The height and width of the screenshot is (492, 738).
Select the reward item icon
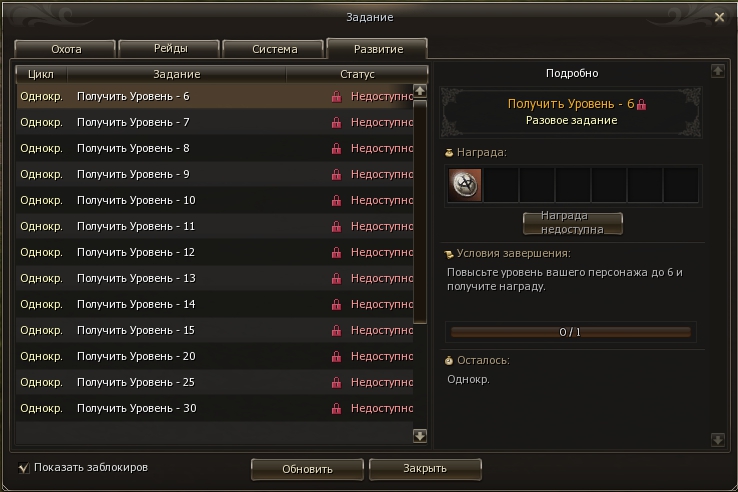pos(466,185)
